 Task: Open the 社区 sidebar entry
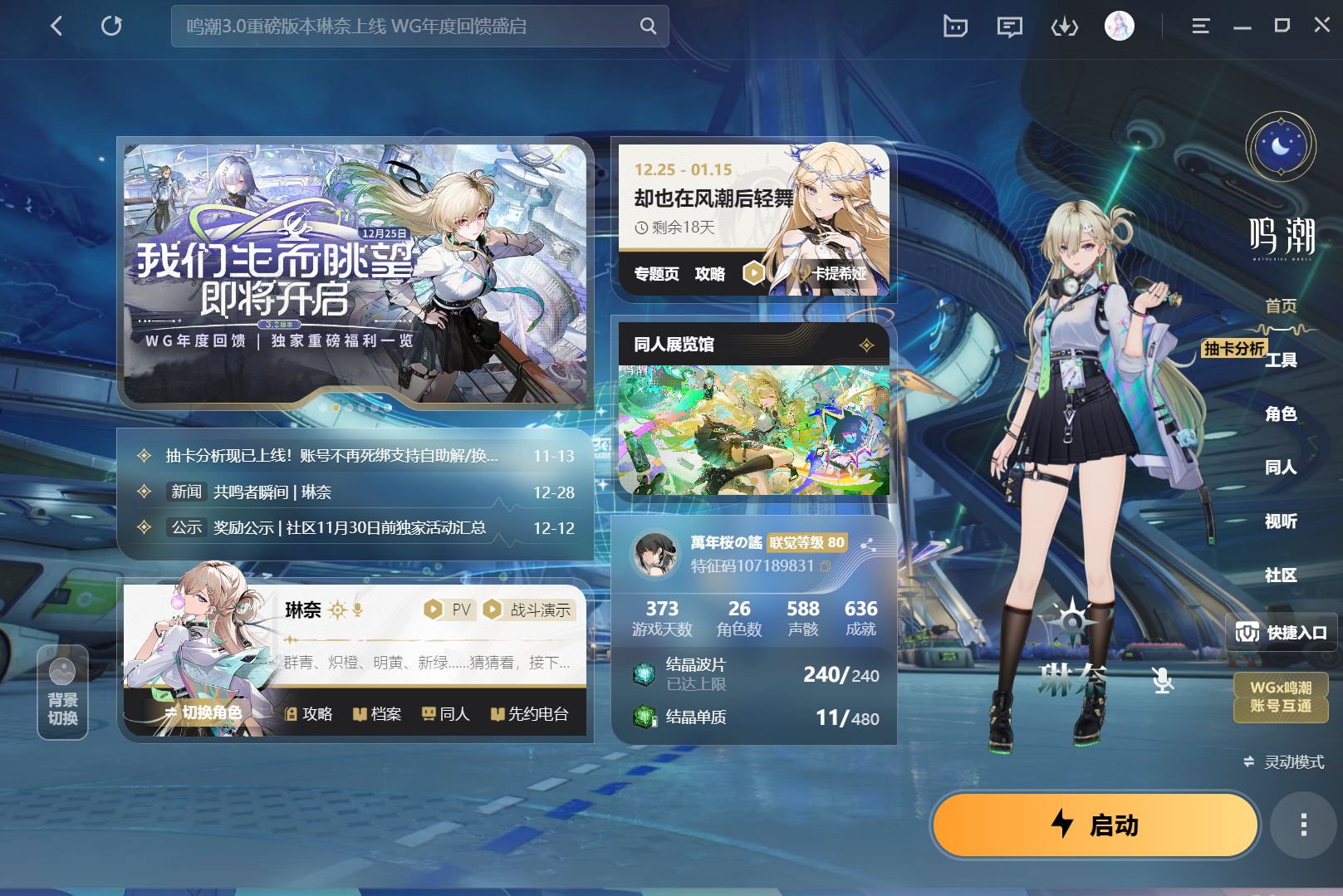point(1281,575)
